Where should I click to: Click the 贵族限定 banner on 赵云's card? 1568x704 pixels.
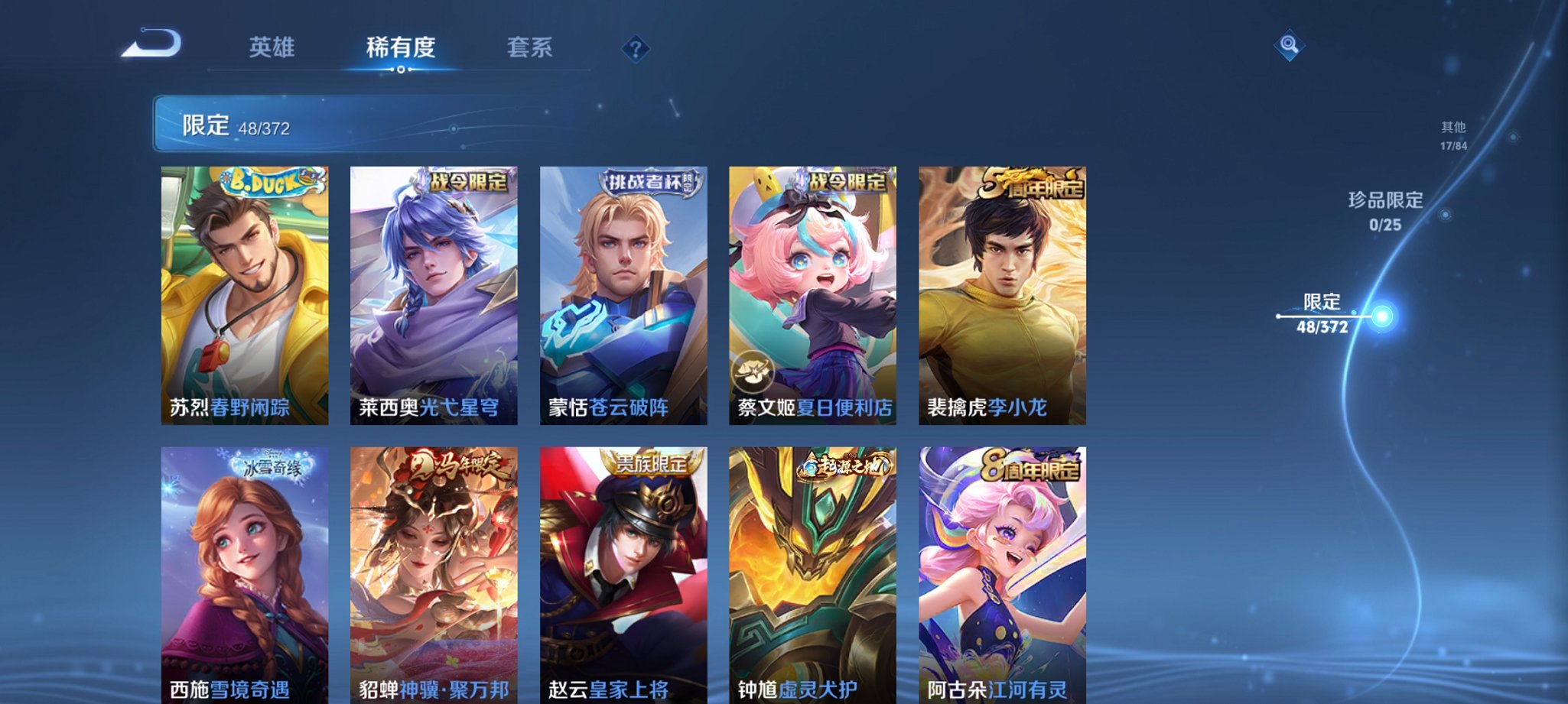tap(649, 460)
